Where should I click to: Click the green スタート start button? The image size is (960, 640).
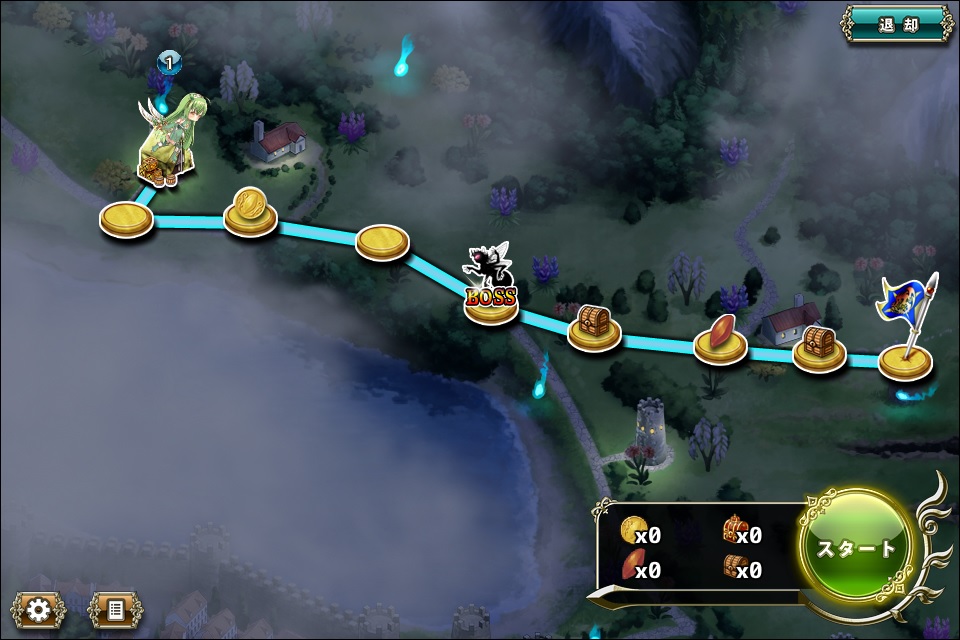[x=856, y=548]
